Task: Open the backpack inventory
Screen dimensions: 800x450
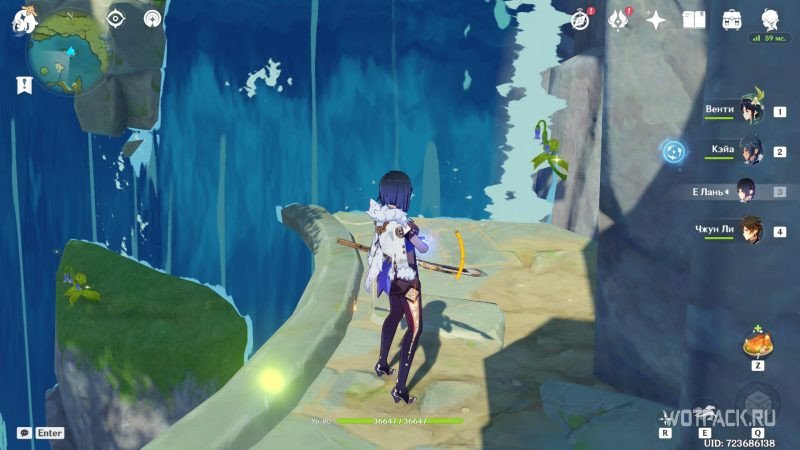Action: pyautogui.click(x=732, y=20)
